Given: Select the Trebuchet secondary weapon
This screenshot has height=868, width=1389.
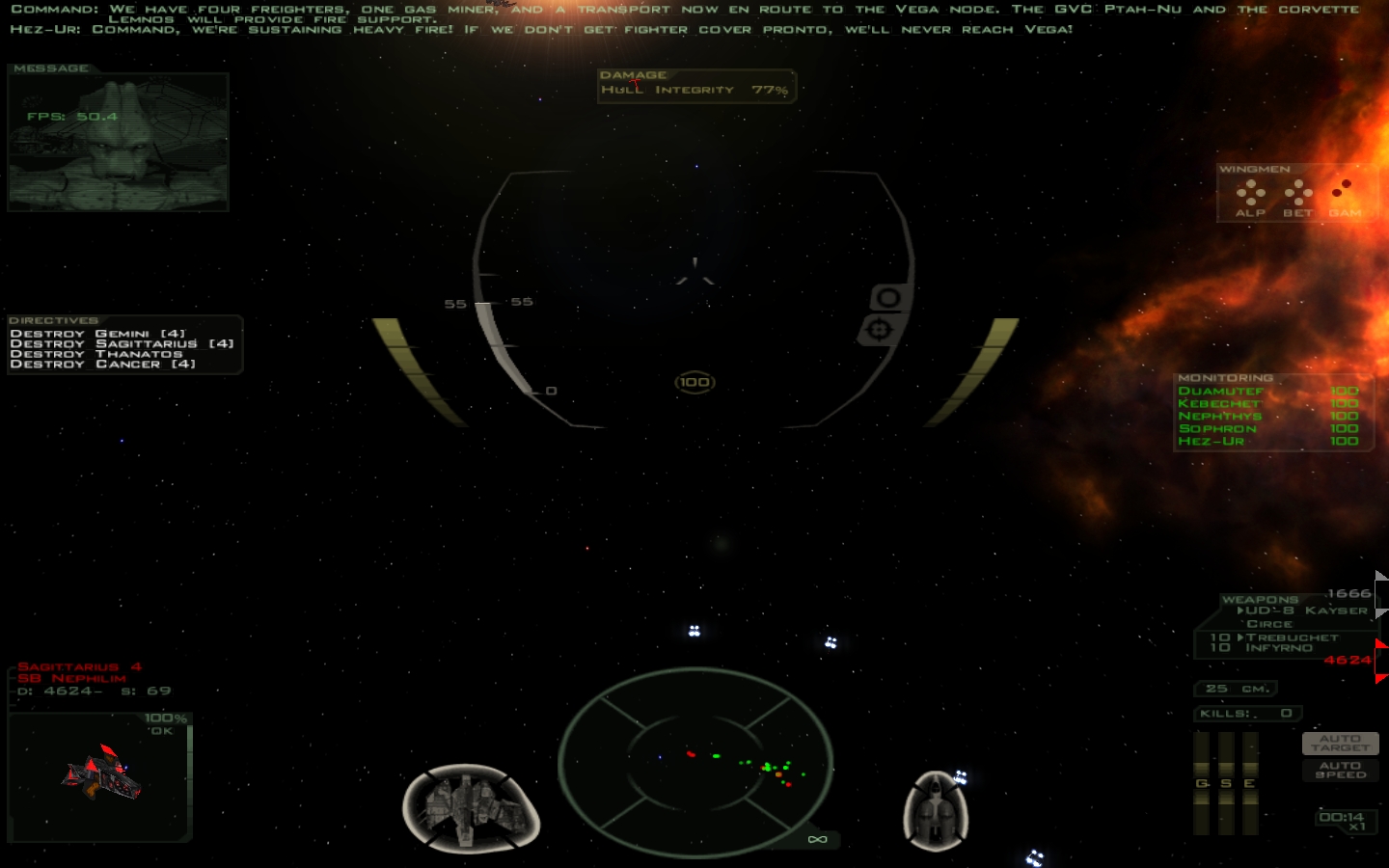Looking at the screenshot, I should (1292, 637).
